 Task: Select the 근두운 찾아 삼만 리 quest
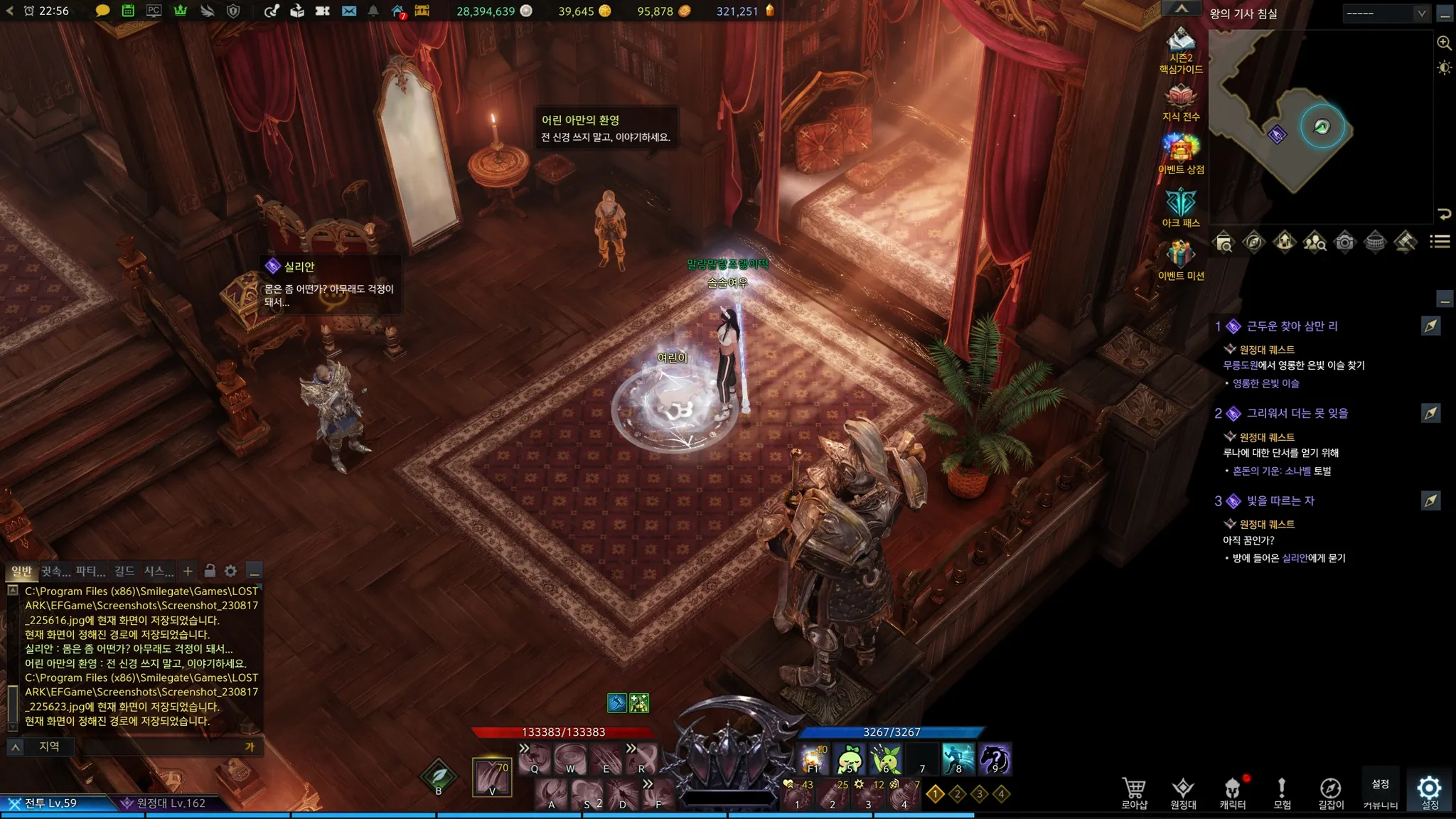1291,326
